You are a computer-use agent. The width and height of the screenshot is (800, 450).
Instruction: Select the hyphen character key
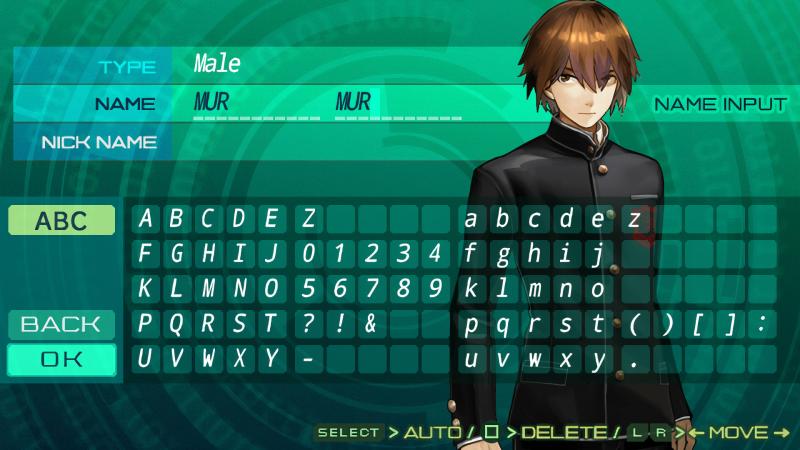click(309, 359)
